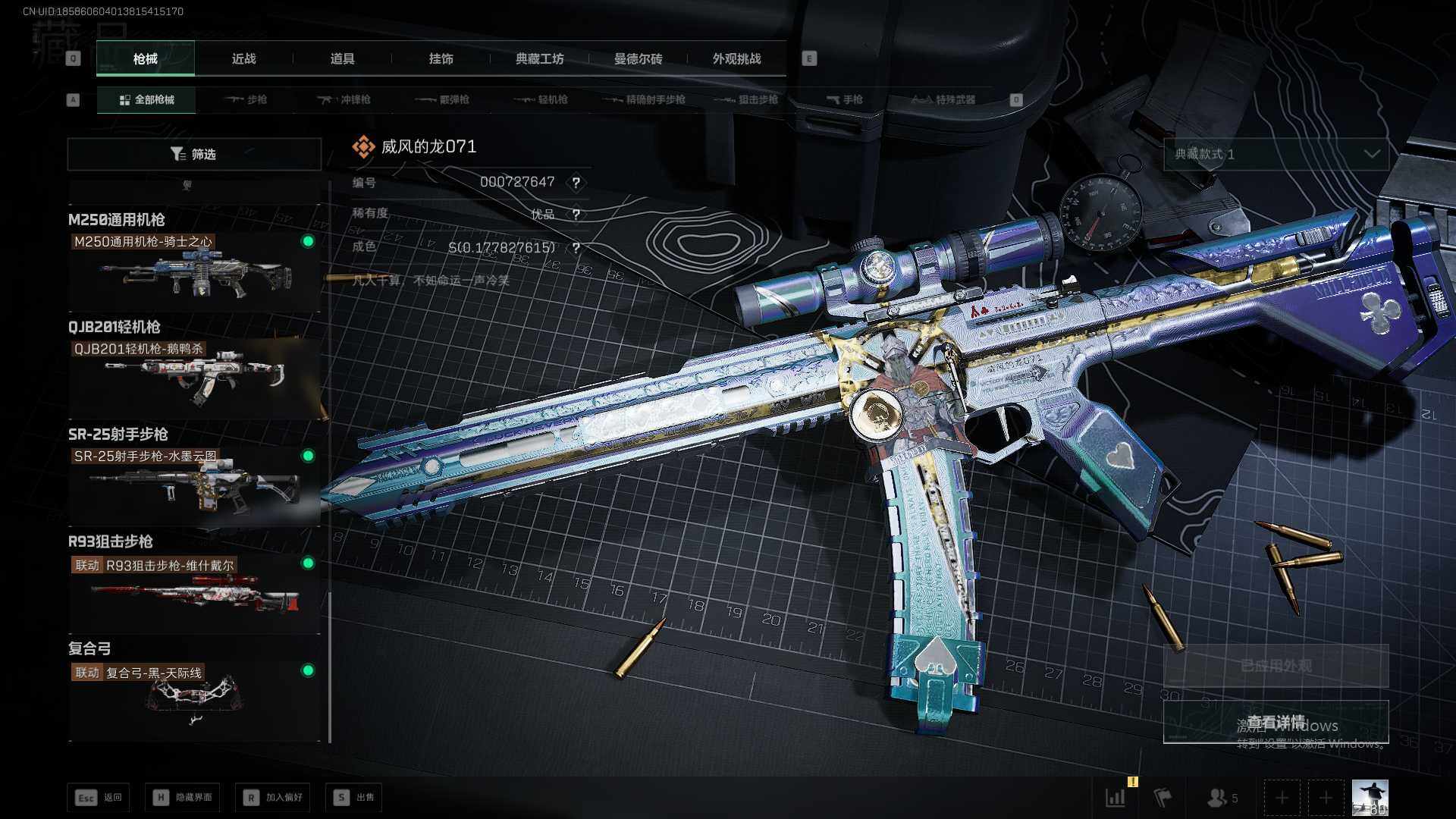The height and width of the screenshot is (819, 1456).
Task: Click the player avatar portrait
Action: pos(1370,798)
